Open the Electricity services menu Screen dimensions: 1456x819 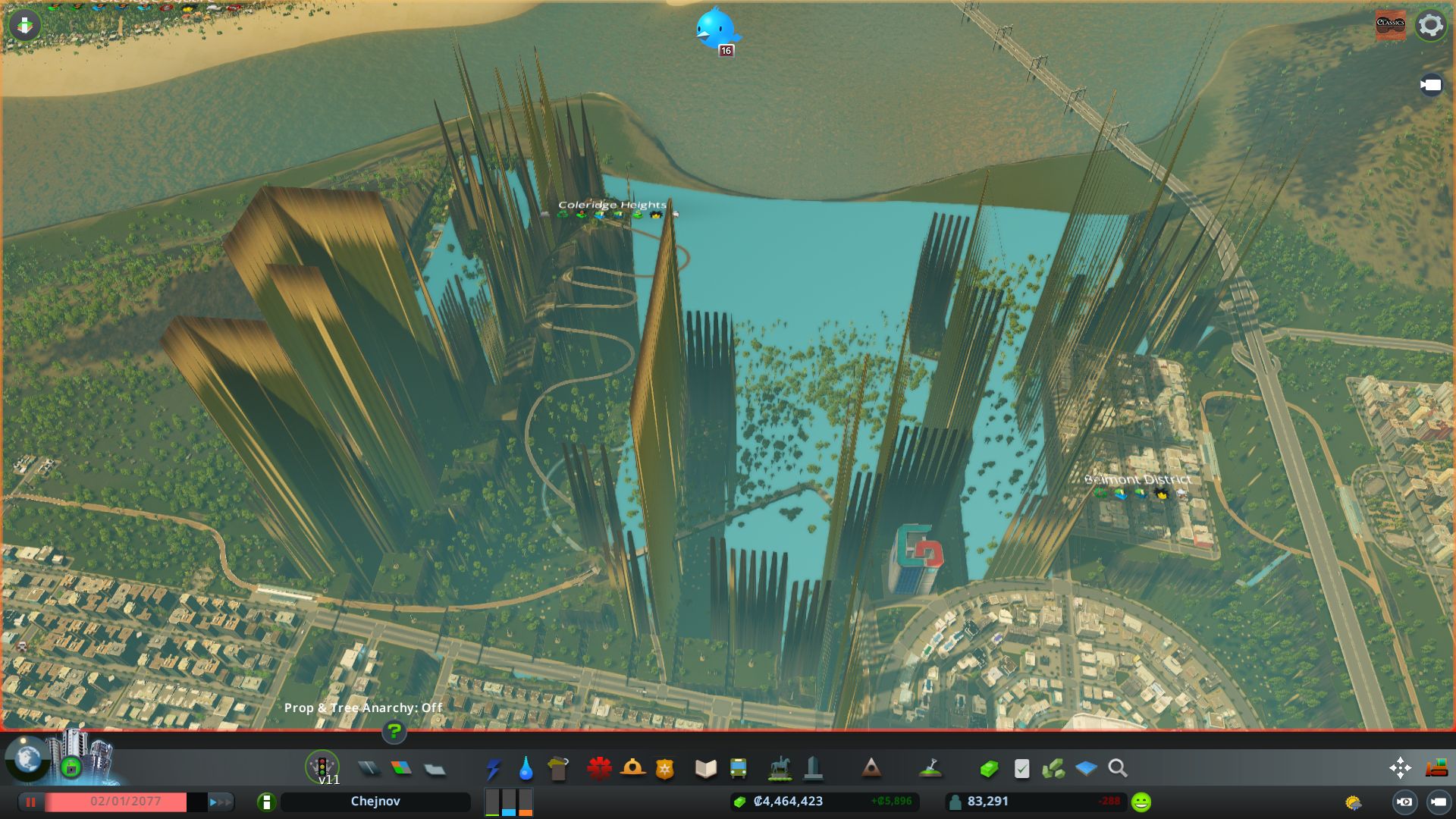[495, 768]
